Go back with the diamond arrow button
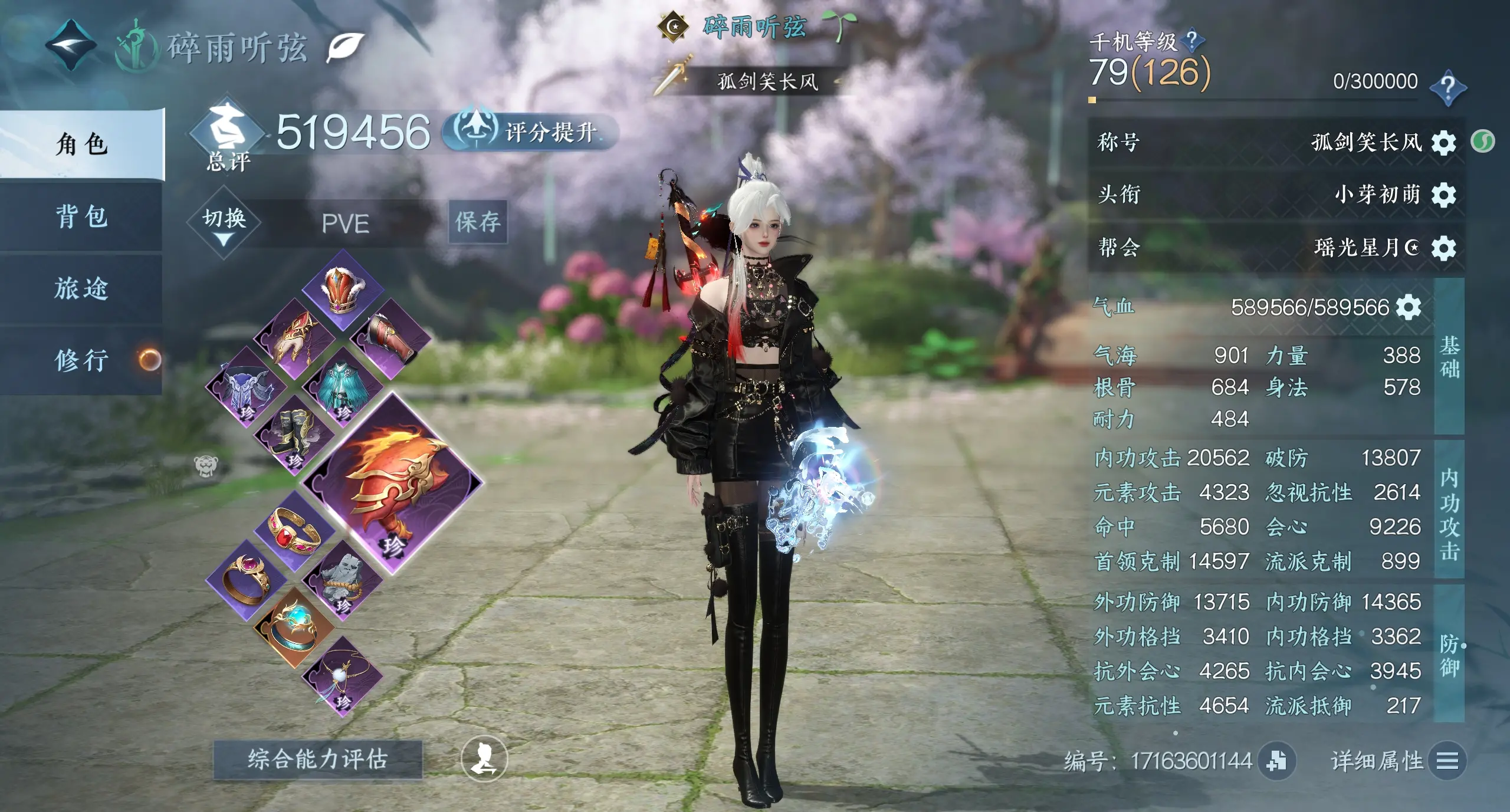The width and height of the screenshot is (1510, 812). [71, 45]
